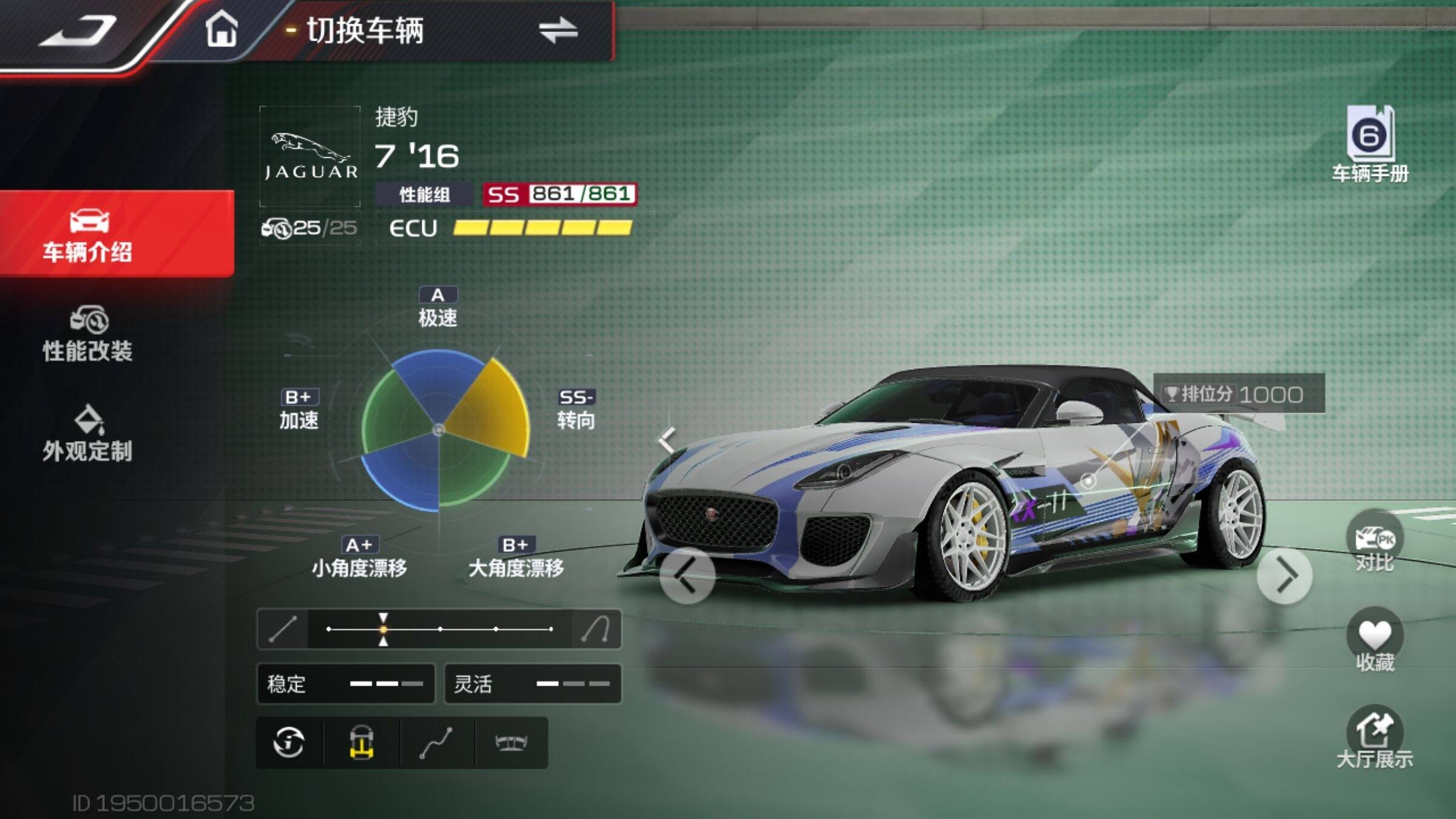Image resolution: width=1456 pixels, height=819 pixels.
Task: Select the curved route line icon
Action: [436, 743]
